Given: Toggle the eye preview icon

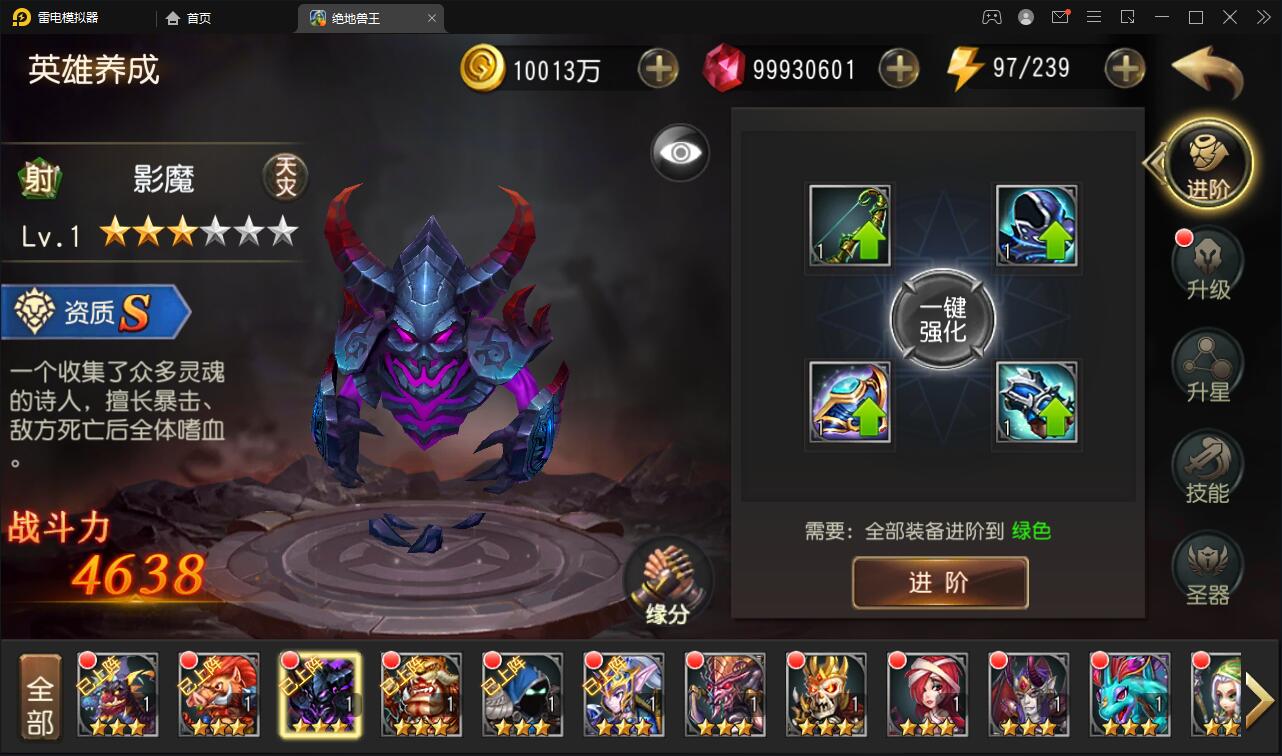Looking at the screenshot, I should [680, 152].
